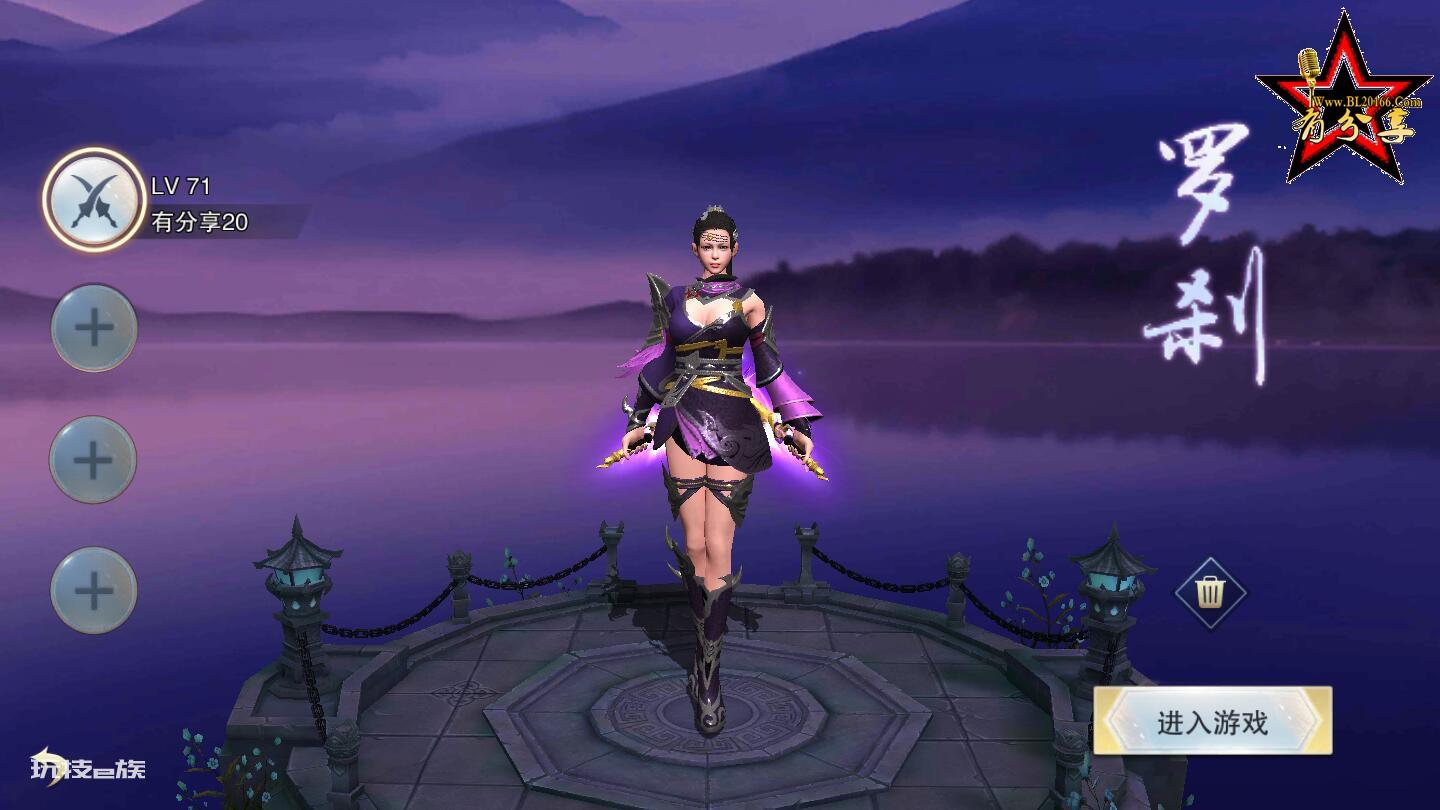The height and width of the screenshot is (810, 1440).
Task: Delete character using trash can icon
Action: click(x=1210, y=593)
